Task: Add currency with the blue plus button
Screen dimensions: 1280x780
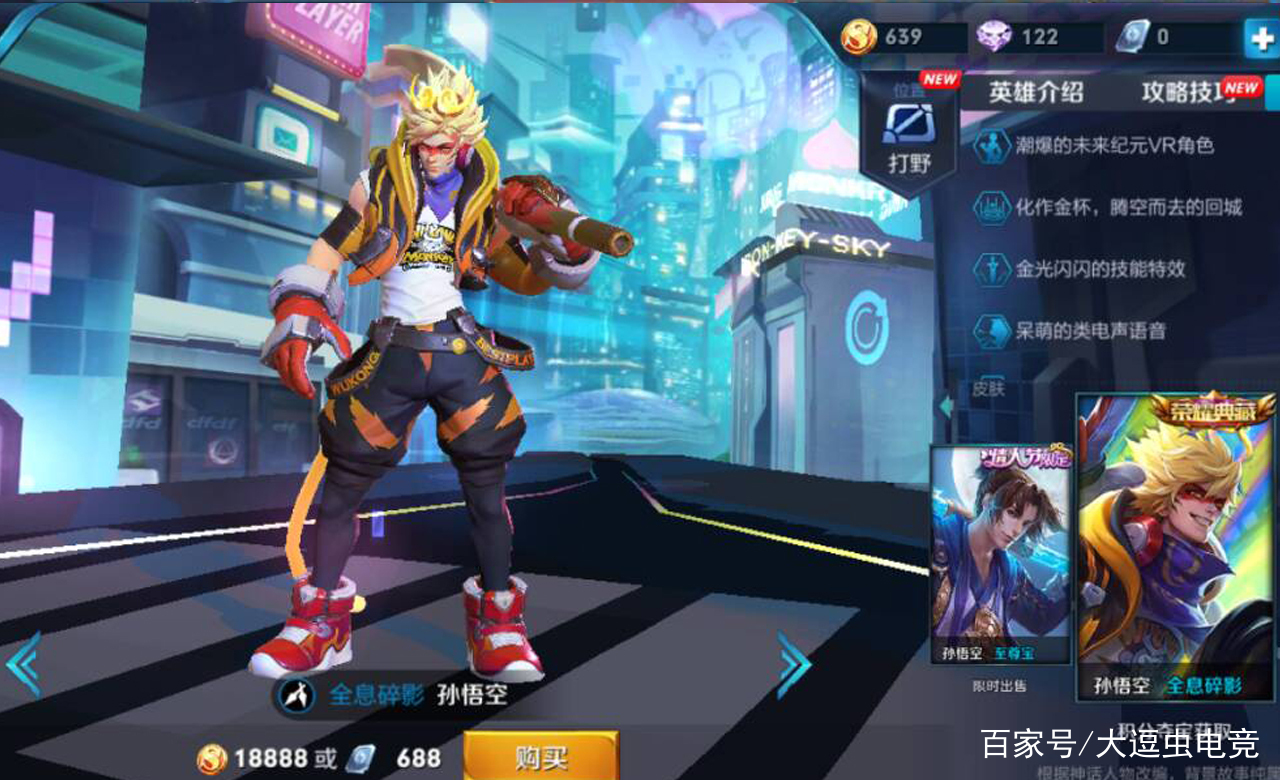Action: click(1260, 38)
